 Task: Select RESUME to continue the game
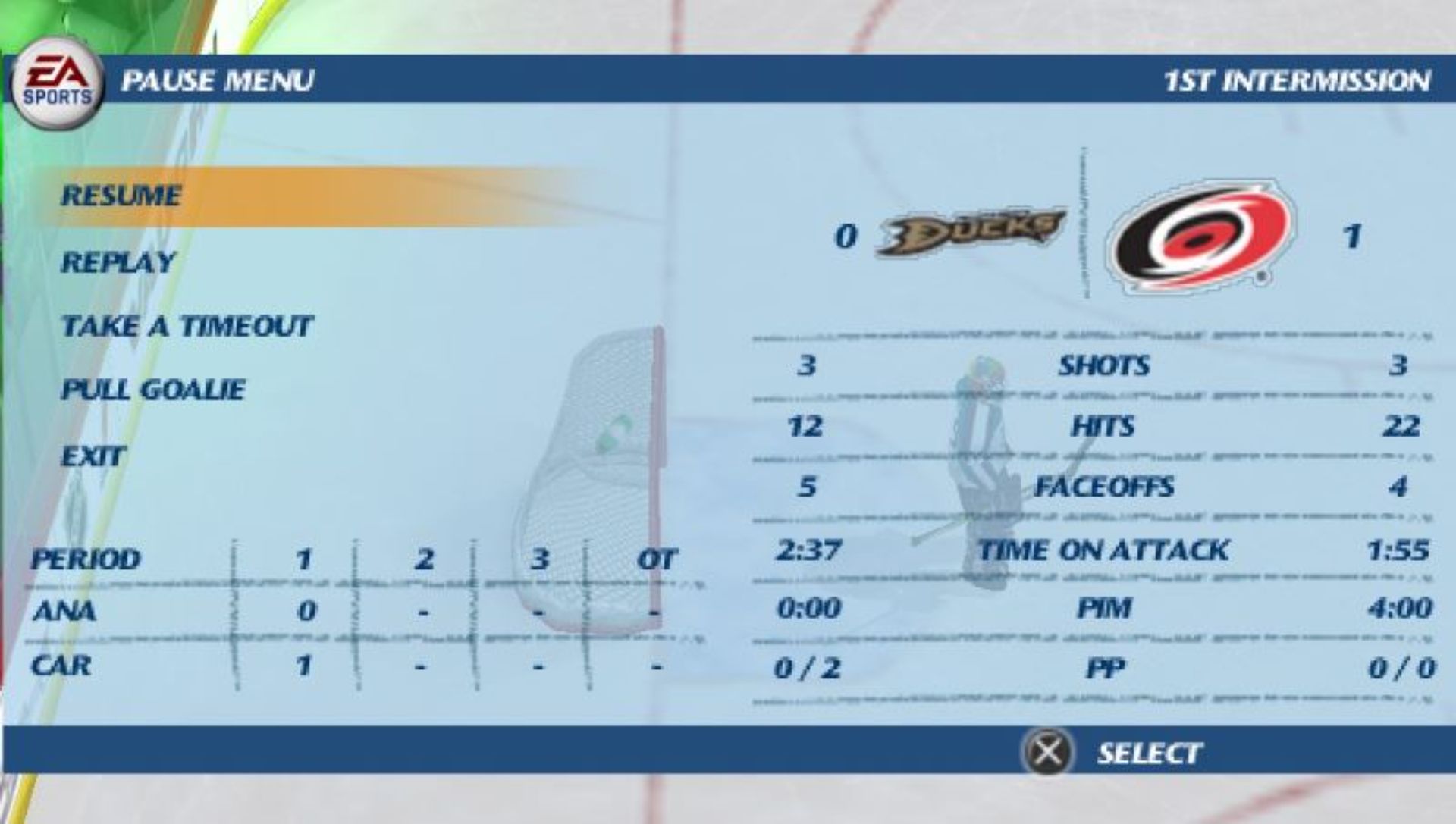[x=121, y=196]
